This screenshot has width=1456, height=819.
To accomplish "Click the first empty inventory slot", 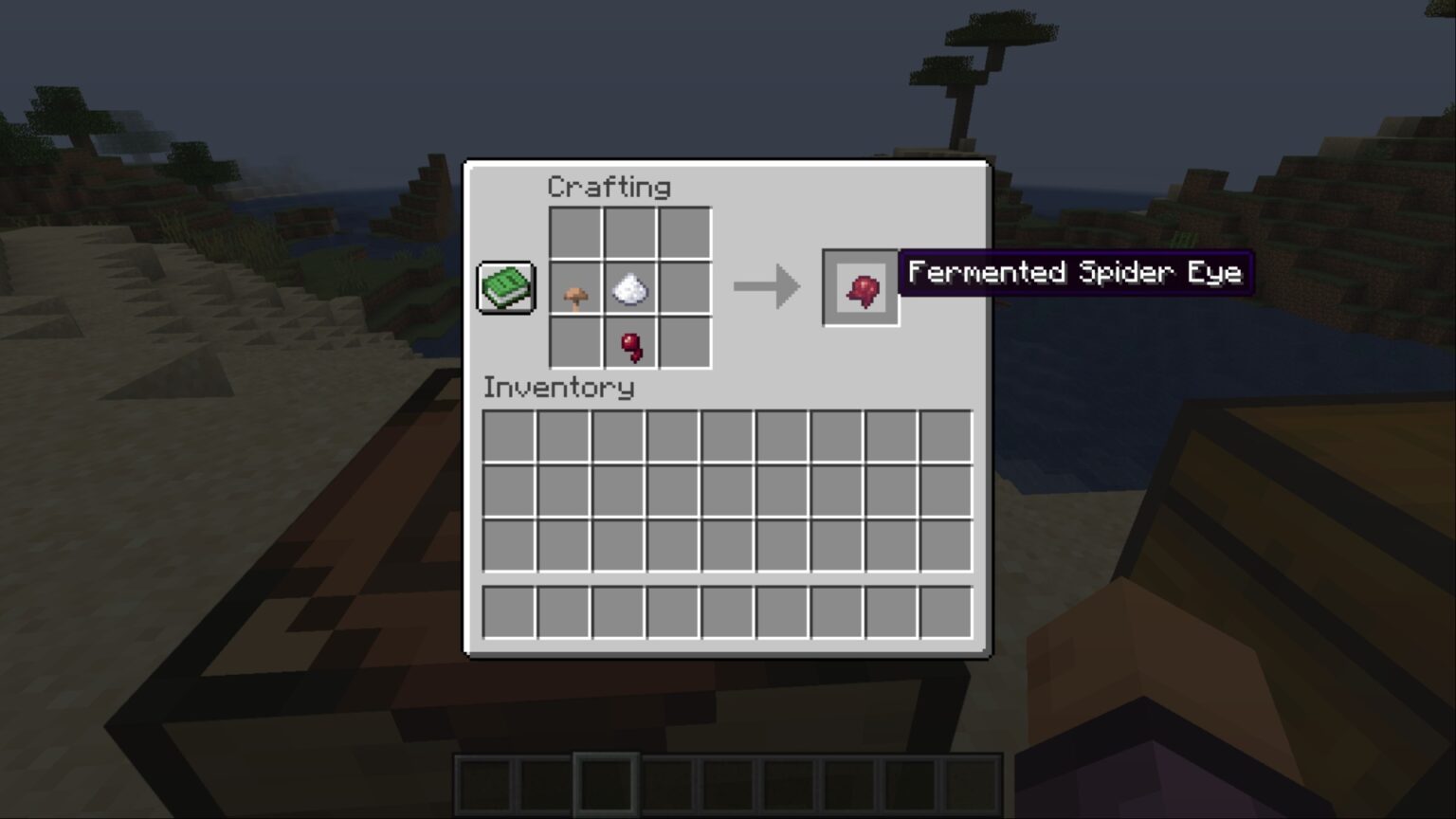I will click(x=509, y=435).
